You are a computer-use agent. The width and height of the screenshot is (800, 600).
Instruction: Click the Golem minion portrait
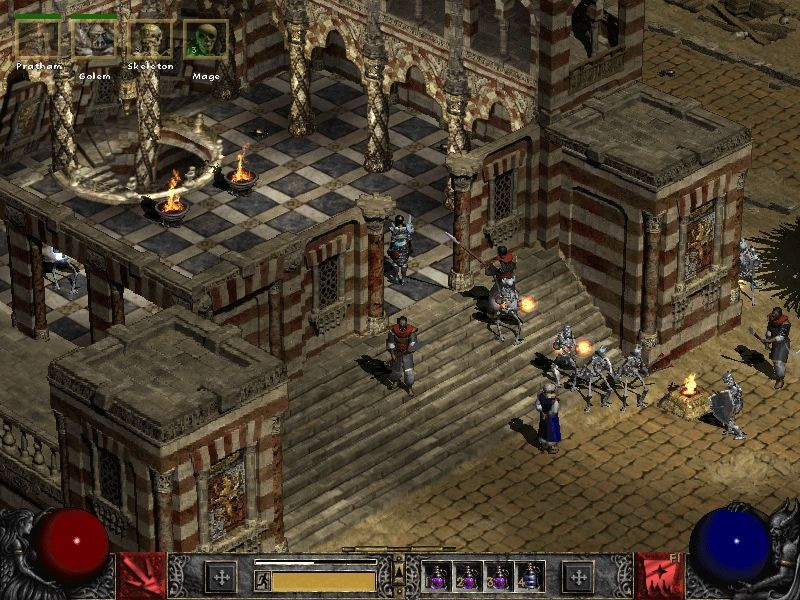(x=94, y=40)
